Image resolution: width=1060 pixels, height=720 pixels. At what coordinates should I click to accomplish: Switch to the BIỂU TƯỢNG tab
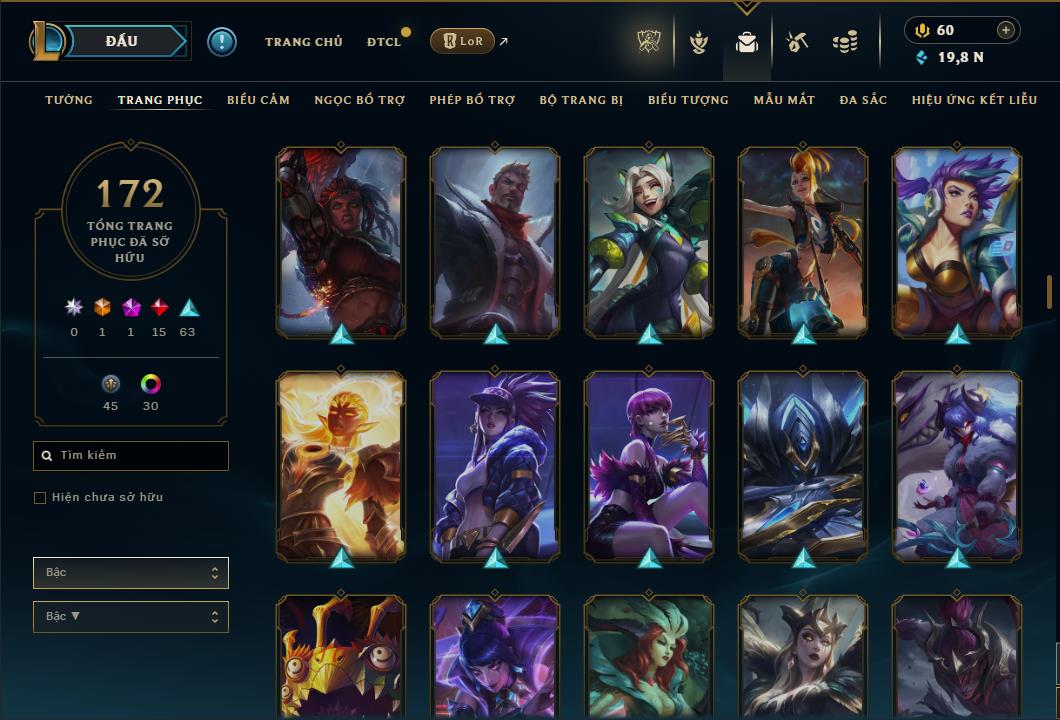688,100
